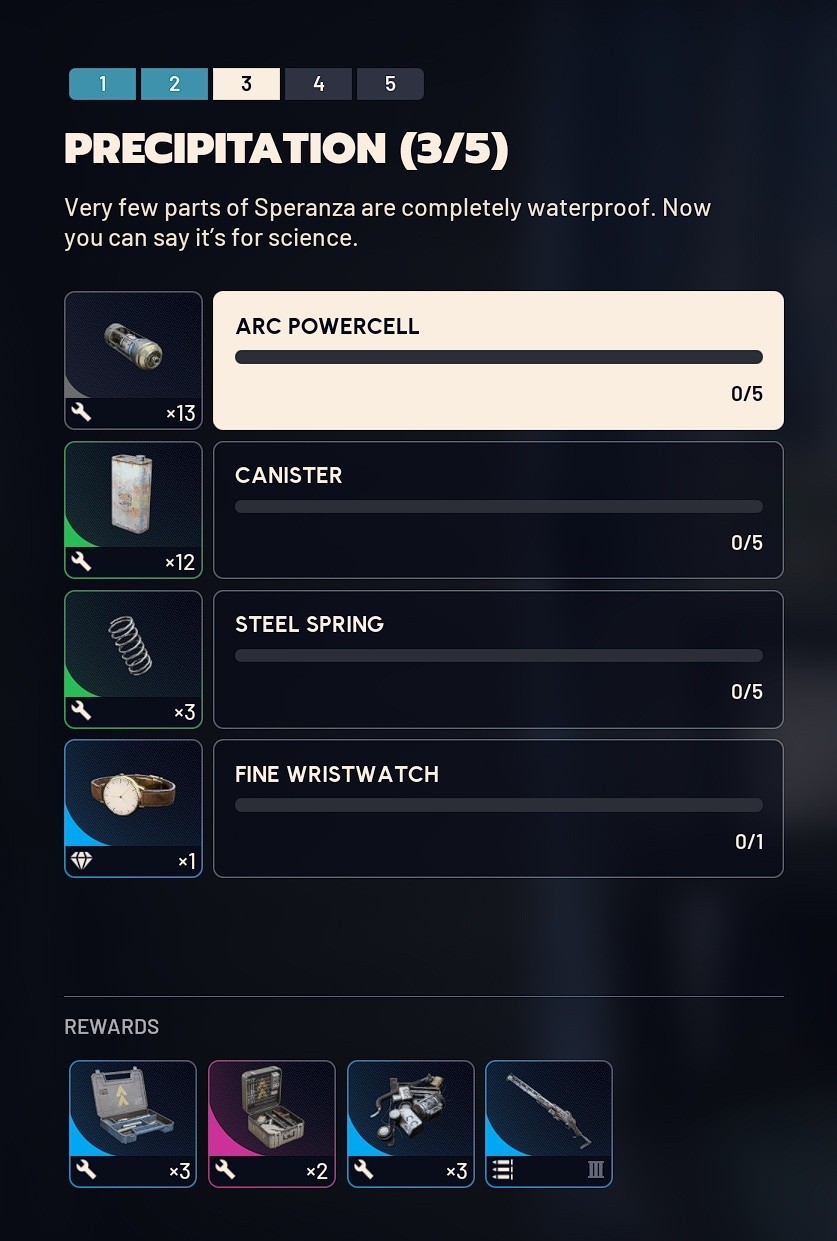Screen dimensions: 837x1241
Task: View the blue mechanical parts reward
Action: click(410, 1123)
